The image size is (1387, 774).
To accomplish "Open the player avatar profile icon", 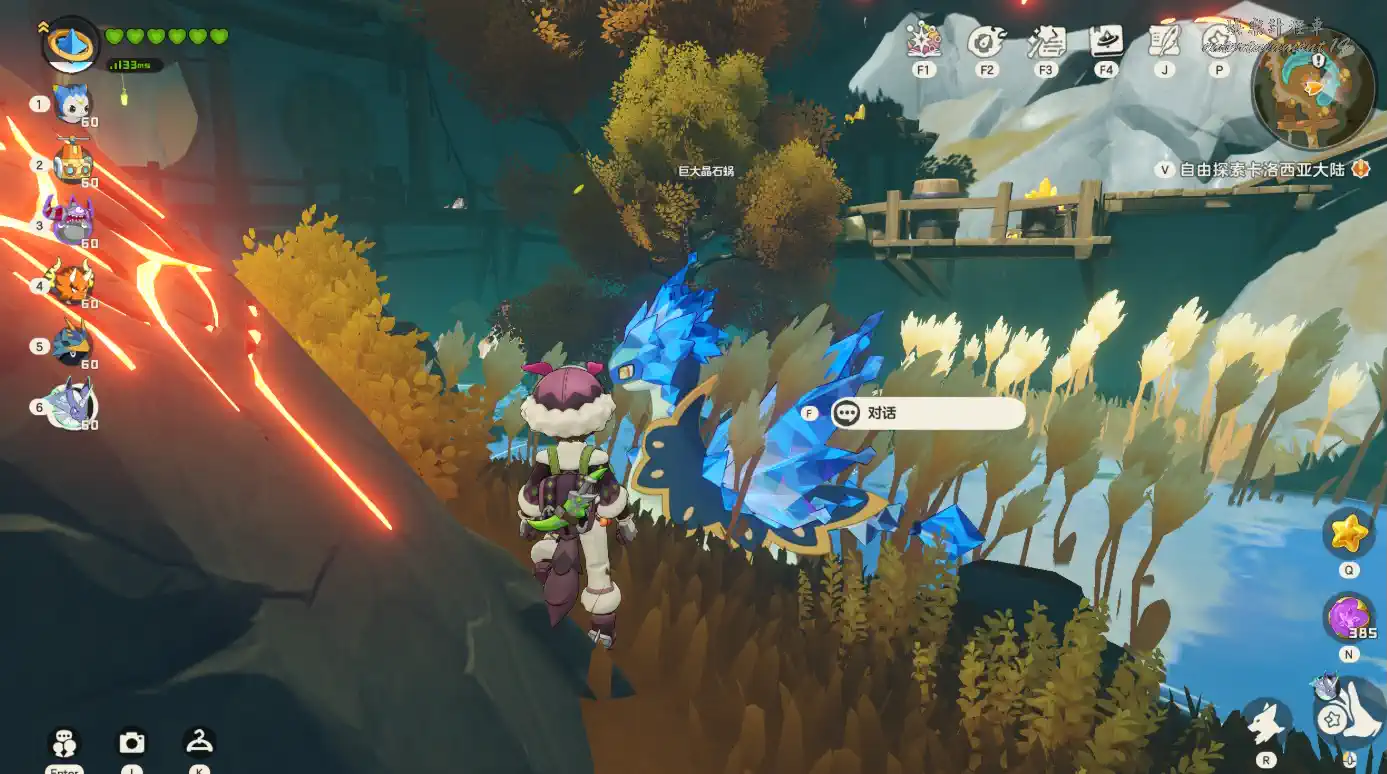I will click(x=70, y=44).
